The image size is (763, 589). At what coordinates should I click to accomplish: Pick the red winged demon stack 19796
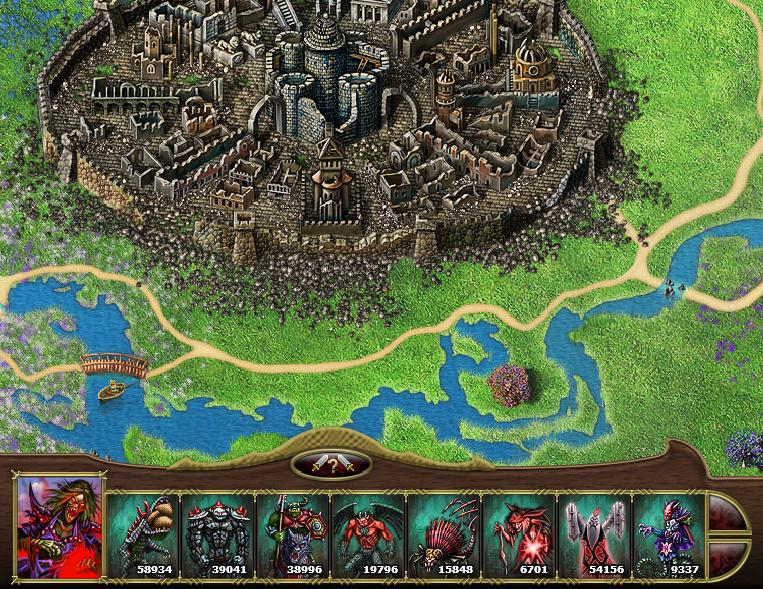pyautogui.click(x=368, y=535)
